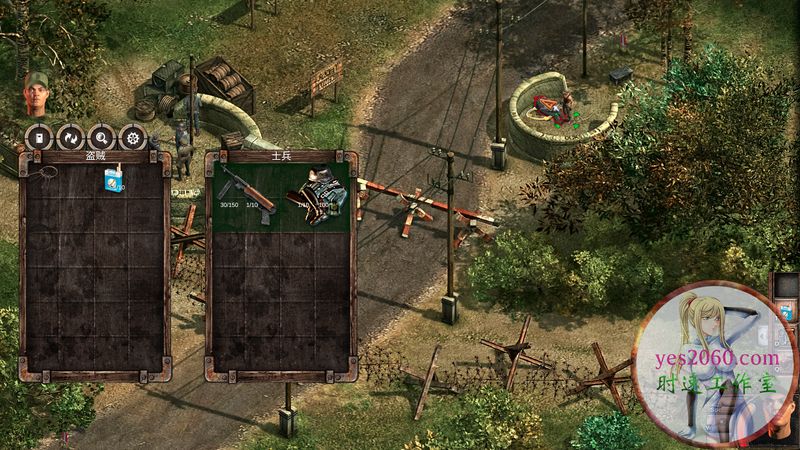
Task: Open the gear settings button
Action: [131, 137]
